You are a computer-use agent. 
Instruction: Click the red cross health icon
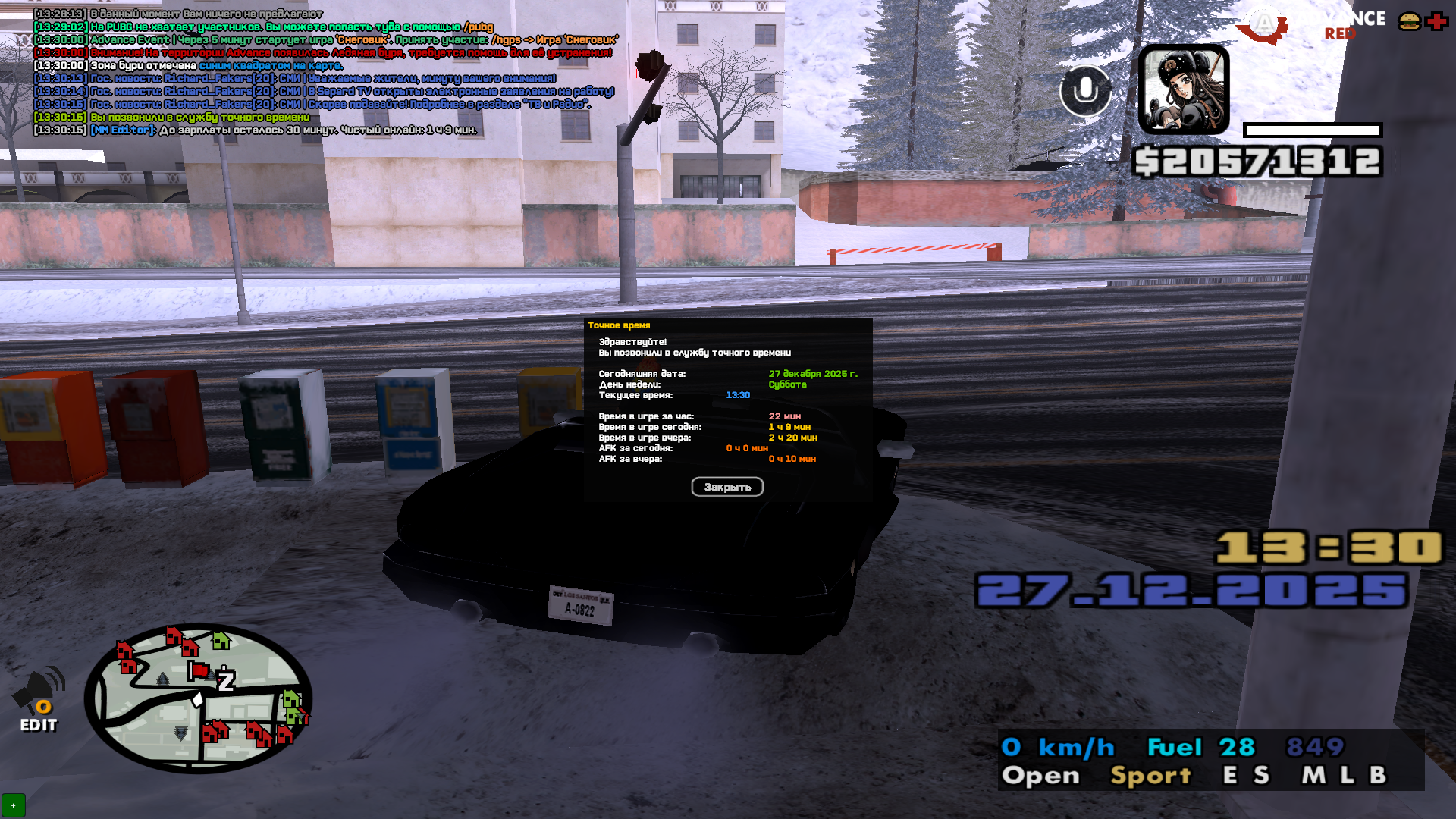click(x=1436, y=21)
